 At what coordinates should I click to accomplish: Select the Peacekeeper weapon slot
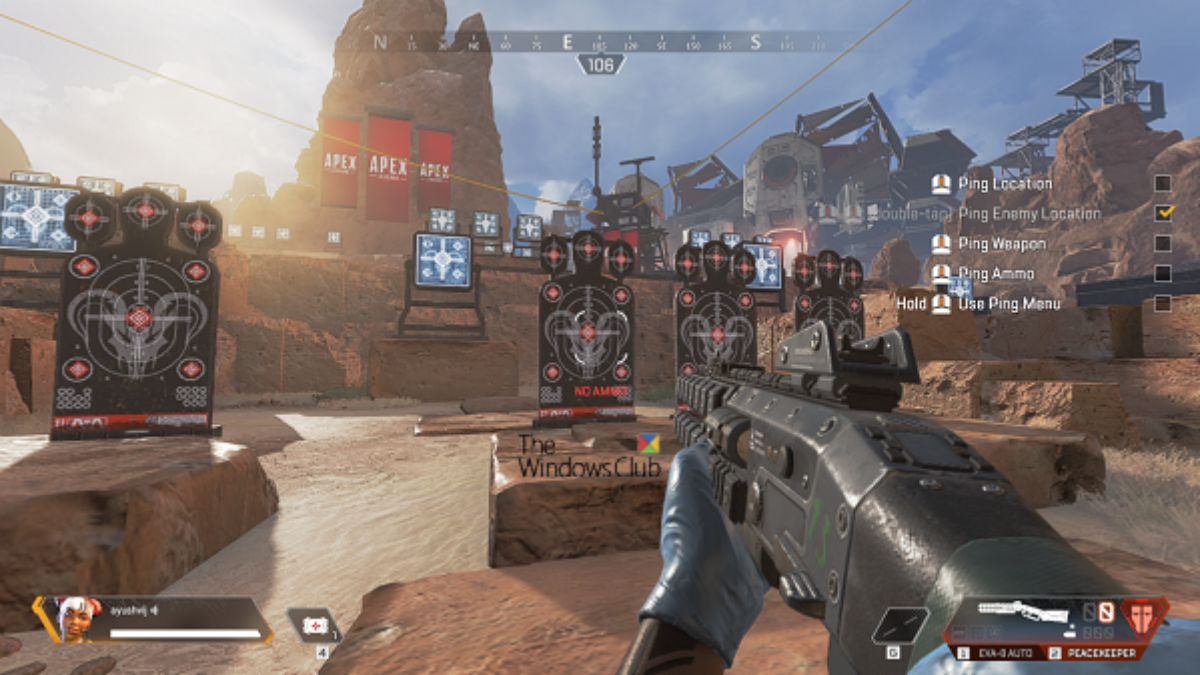pos(1089,652)
